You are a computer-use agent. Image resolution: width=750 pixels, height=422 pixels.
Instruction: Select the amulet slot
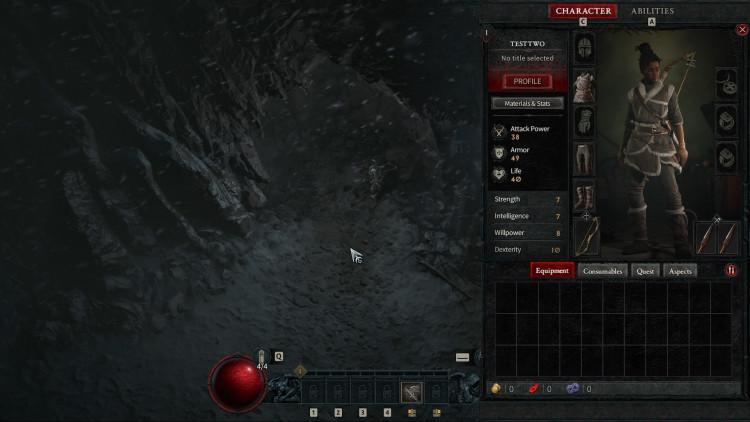pyautogui.click(x=727, y=84)
